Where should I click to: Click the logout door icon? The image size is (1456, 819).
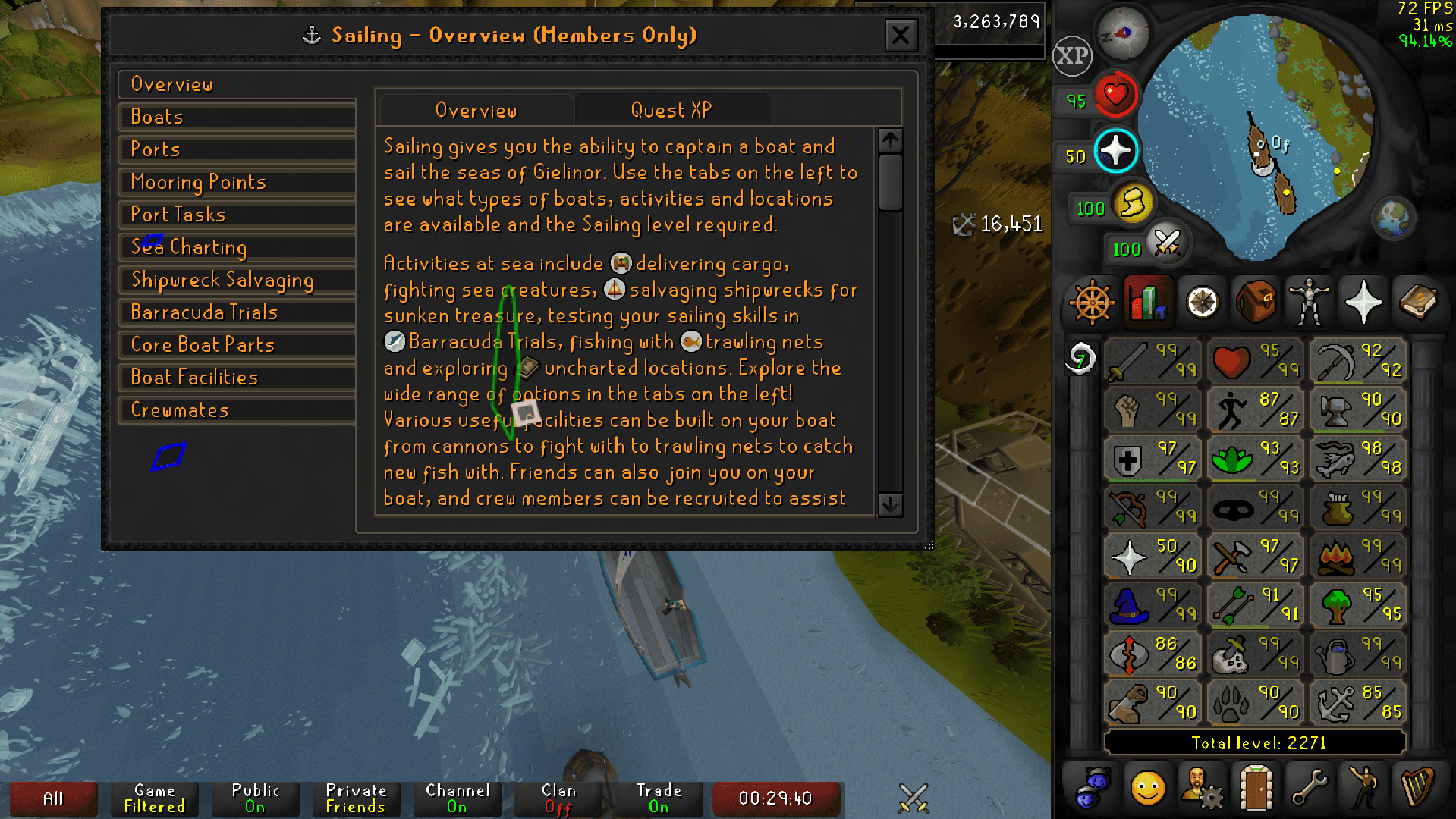pyautogui.click(x=1256, y=787)
